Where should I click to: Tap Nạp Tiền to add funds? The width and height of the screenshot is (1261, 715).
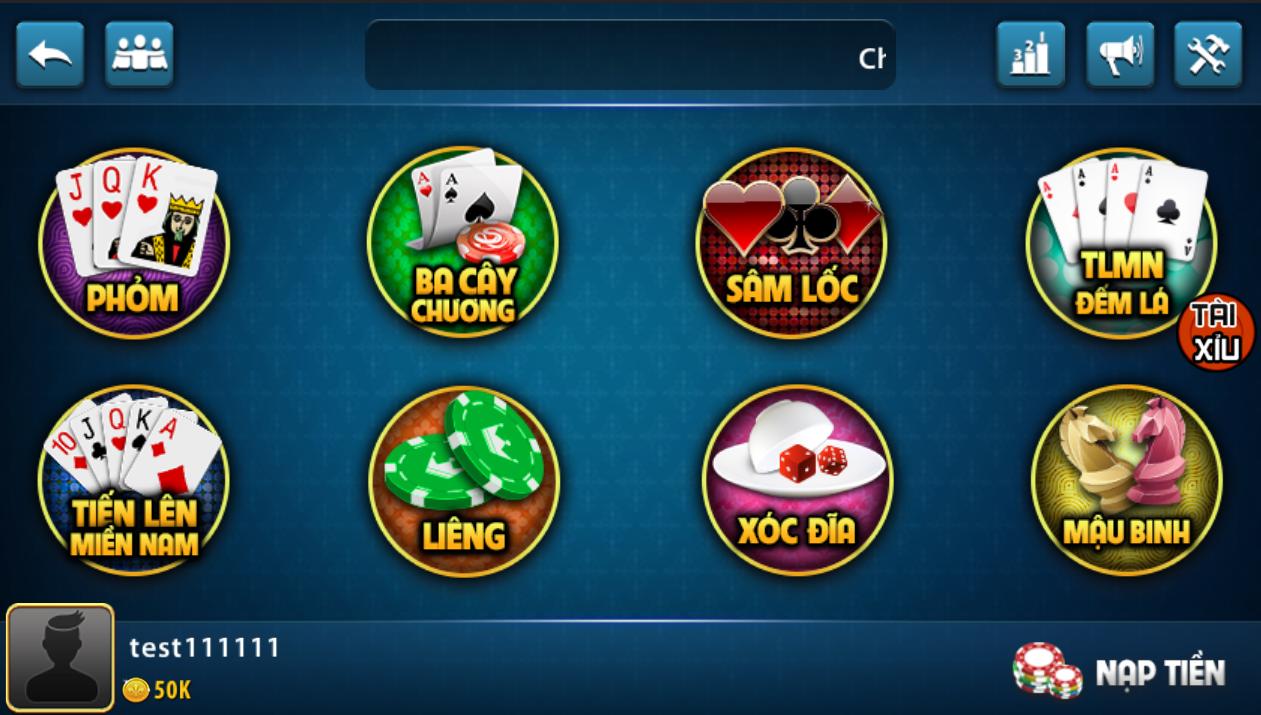pyautogui.click(x=1120, y=671)
